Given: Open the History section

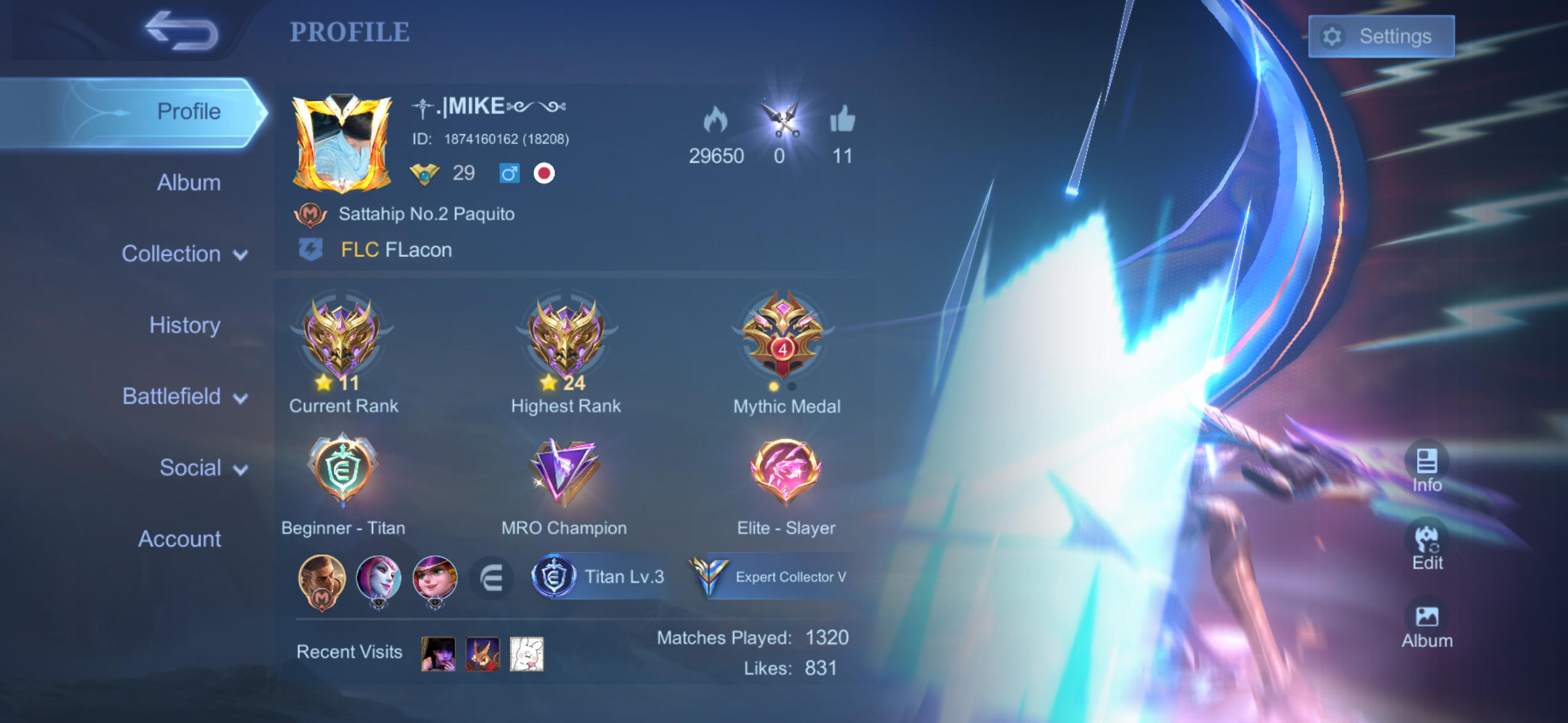Looking at the screenshot, I should coord(184,324).
